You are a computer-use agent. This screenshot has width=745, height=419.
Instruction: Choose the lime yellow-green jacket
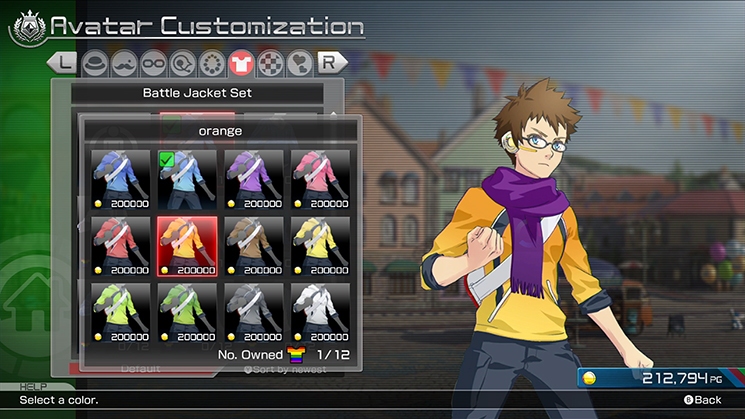click(x=121, y=311)
